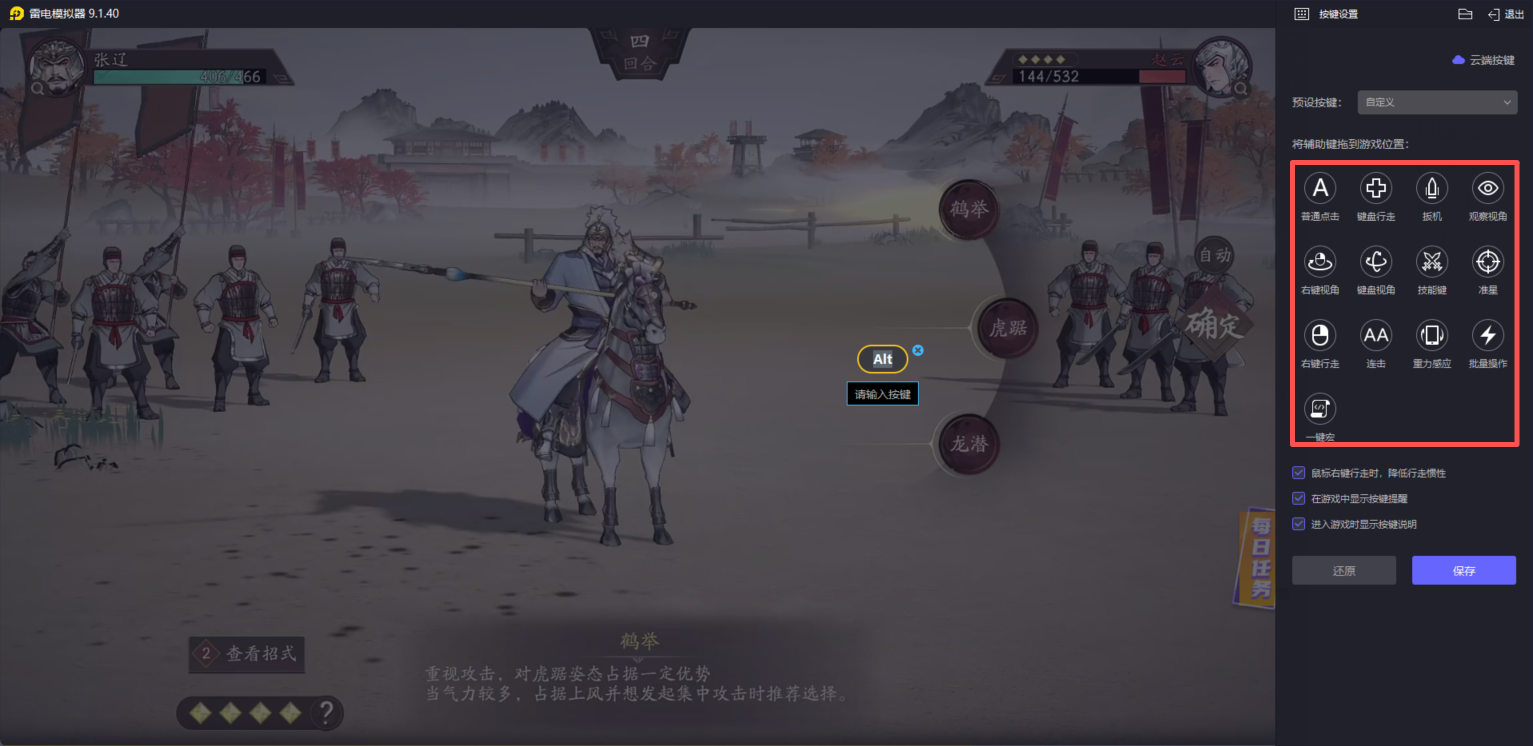Select the 观察视角 observe-view eye icon

1487,188
